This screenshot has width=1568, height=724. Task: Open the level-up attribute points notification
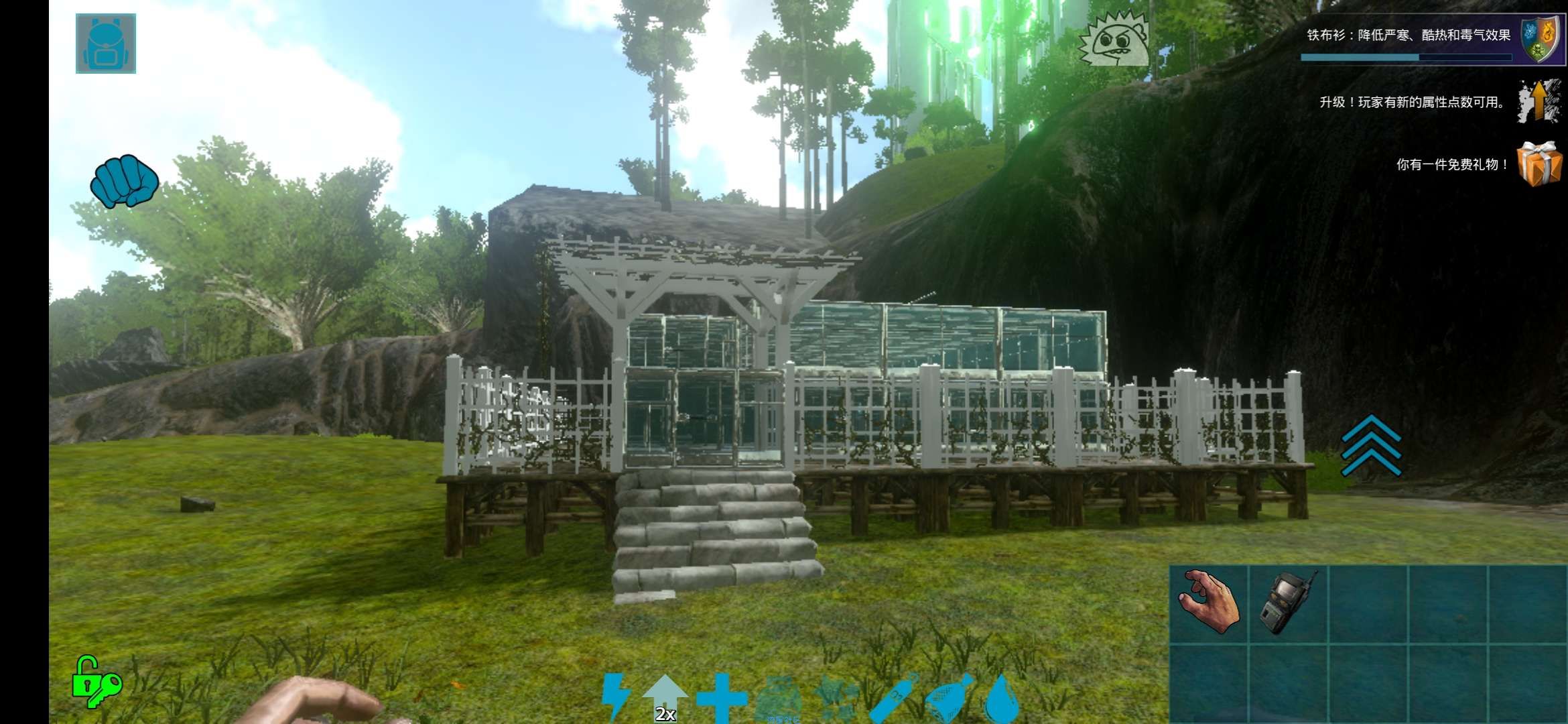point(1539,102)
